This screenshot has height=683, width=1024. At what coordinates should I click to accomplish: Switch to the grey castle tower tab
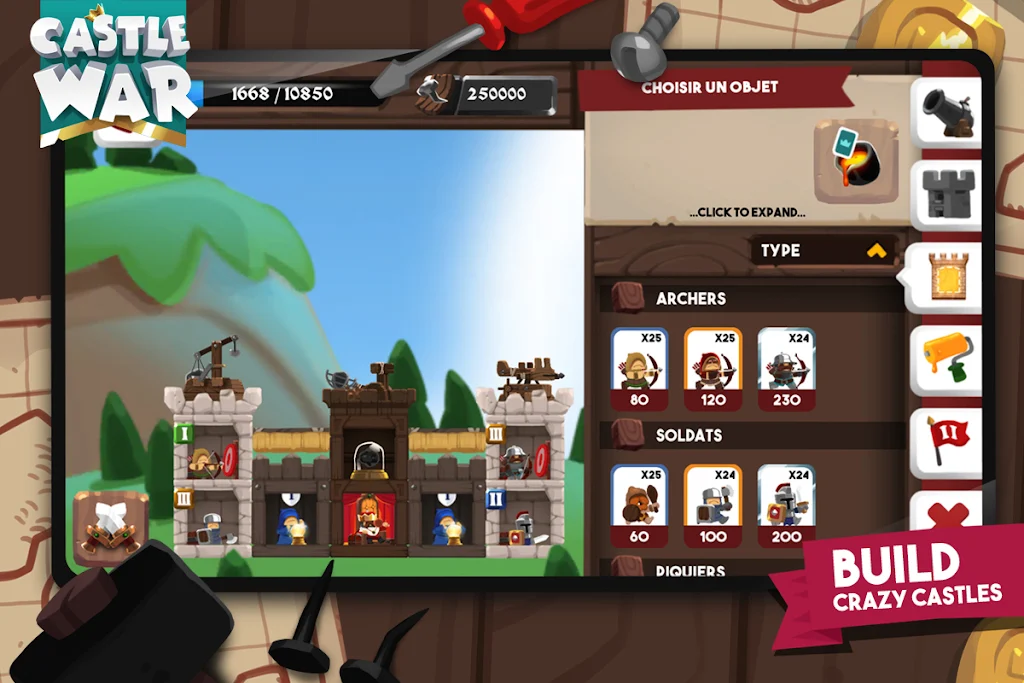pyautogui.click(x=945, y=195)
